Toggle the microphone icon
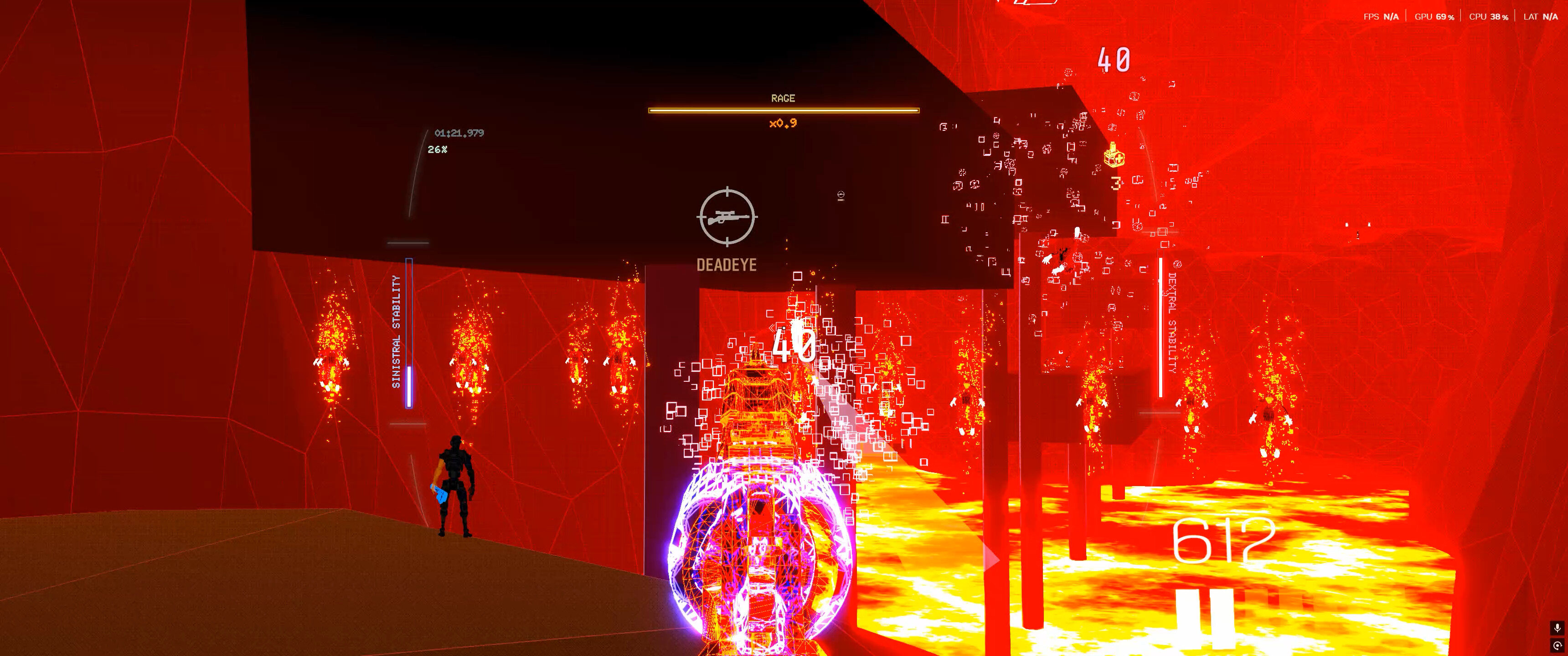Screen dimensions: 1568x656 [1557, 627]
